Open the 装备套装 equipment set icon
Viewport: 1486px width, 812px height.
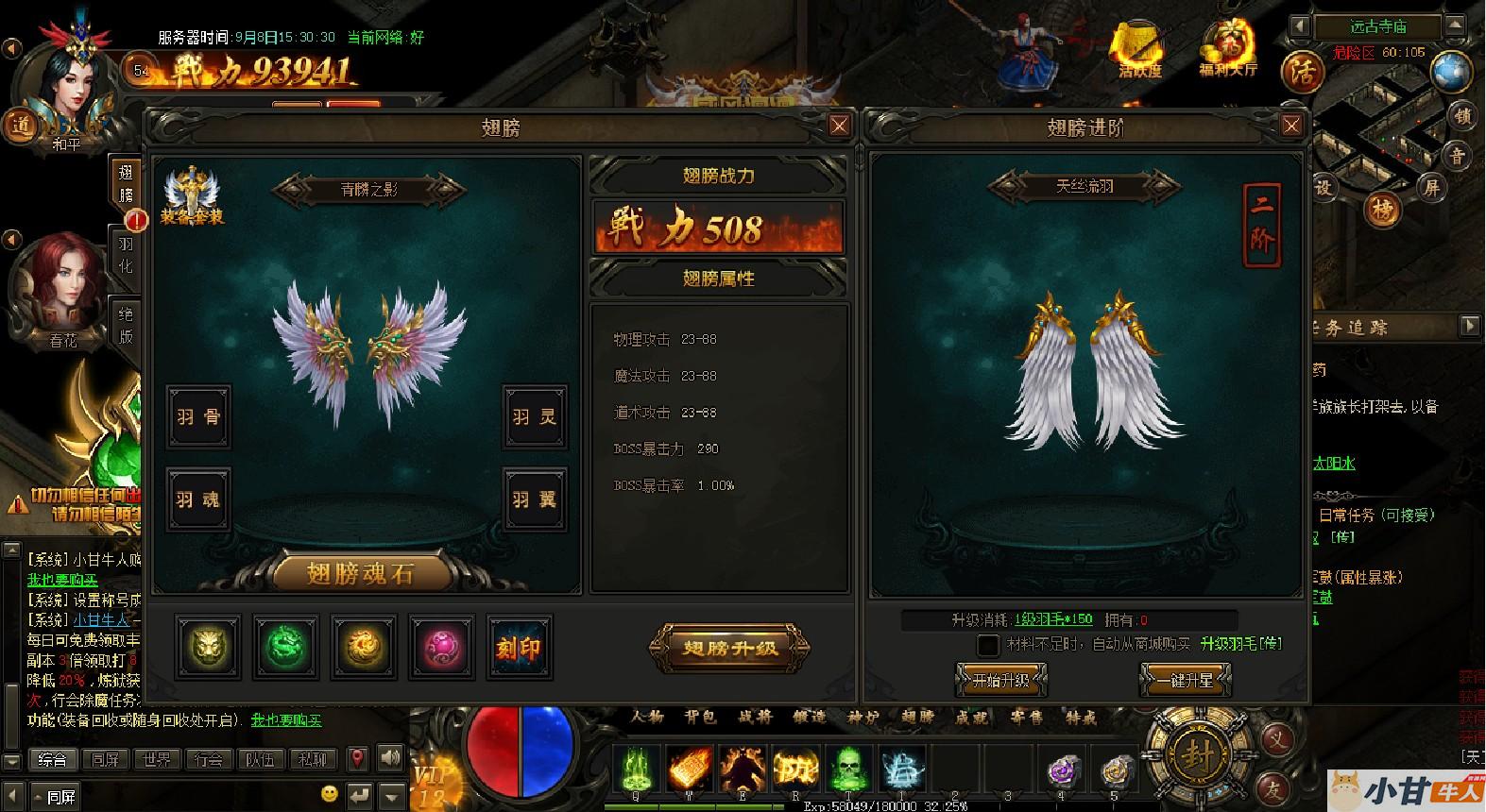193,195
